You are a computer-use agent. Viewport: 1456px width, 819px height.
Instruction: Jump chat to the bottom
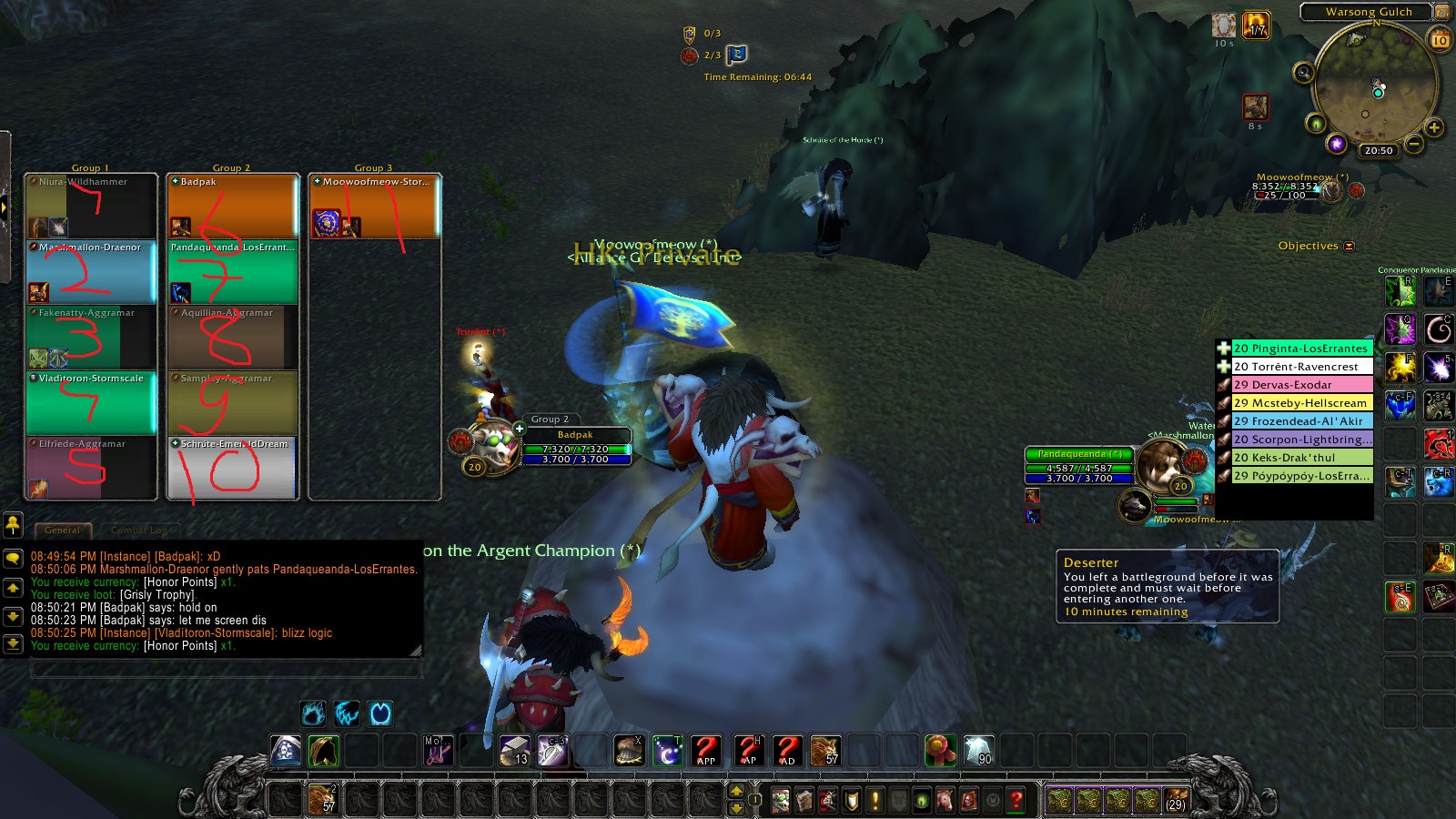click(x=13, y=643)
